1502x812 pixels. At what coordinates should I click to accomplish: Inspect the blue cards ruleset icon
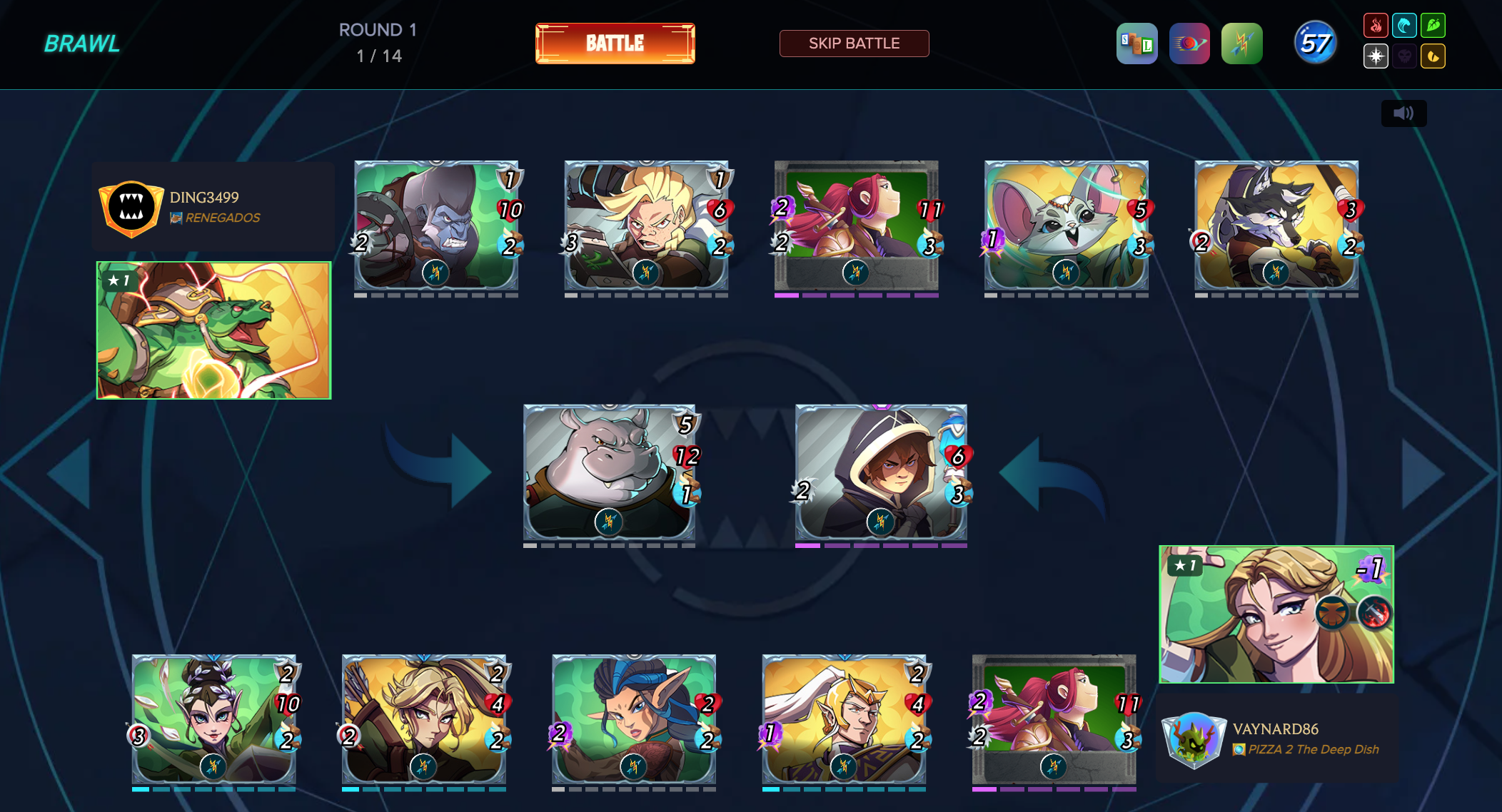[1136, 44]
